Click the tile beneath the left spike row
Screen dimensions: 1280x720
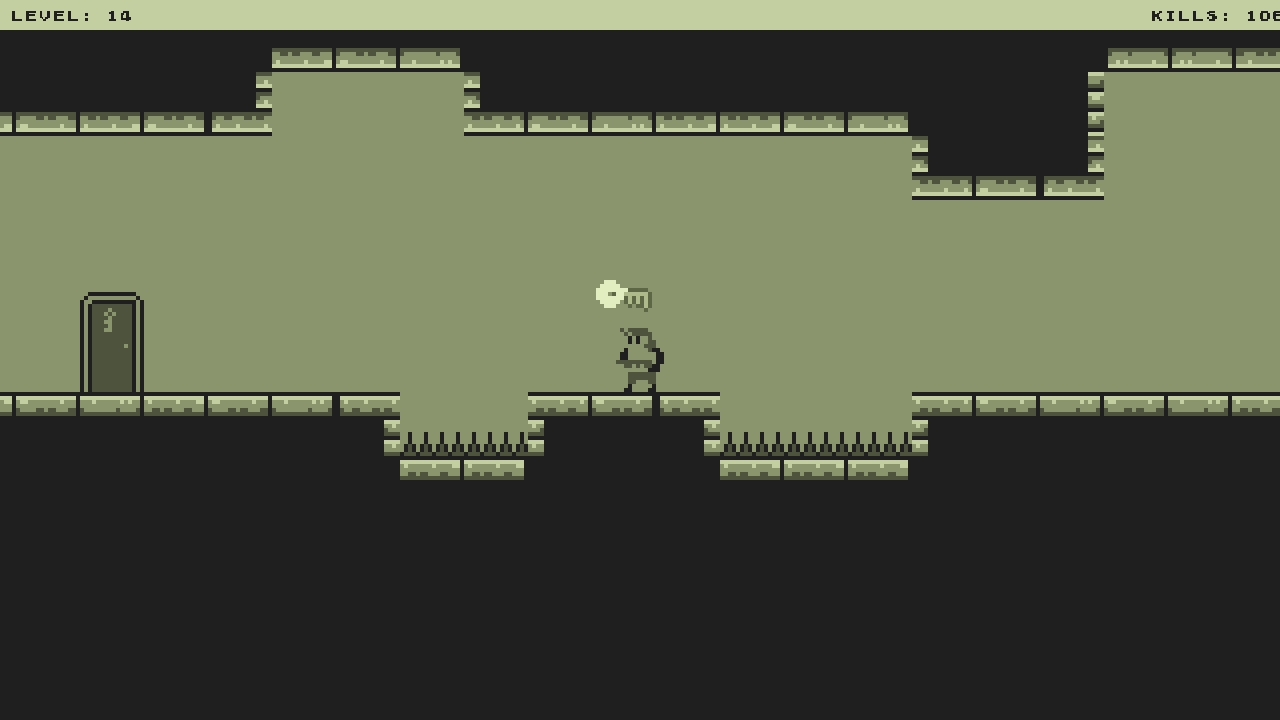460,470
